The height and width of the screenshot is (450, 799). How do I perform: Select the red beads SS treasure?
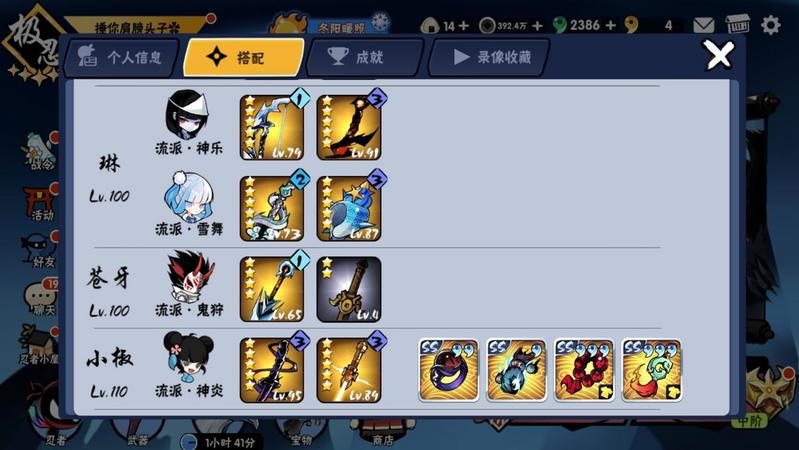584,370
